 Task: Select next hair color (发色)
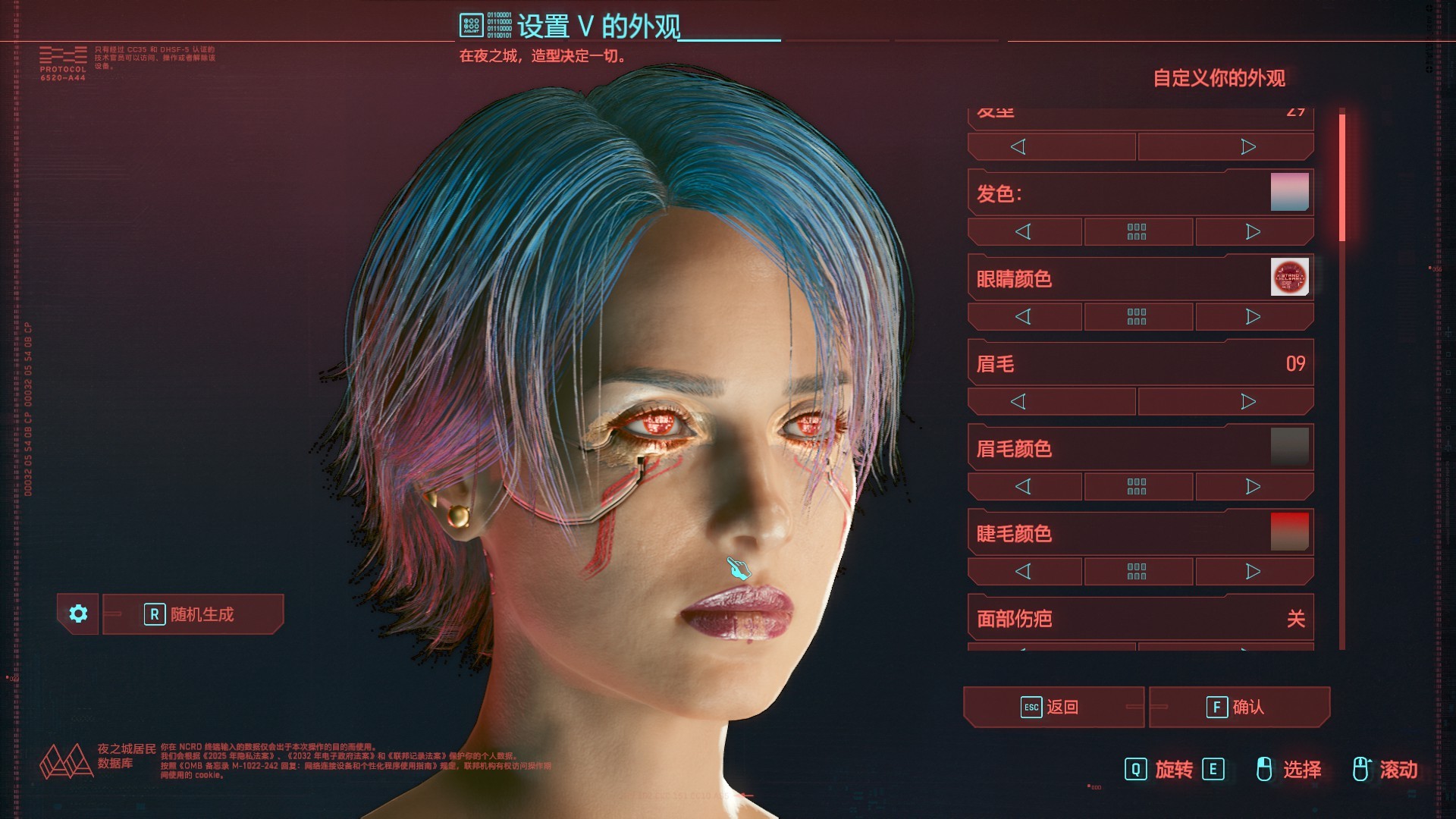(1254, 231)
